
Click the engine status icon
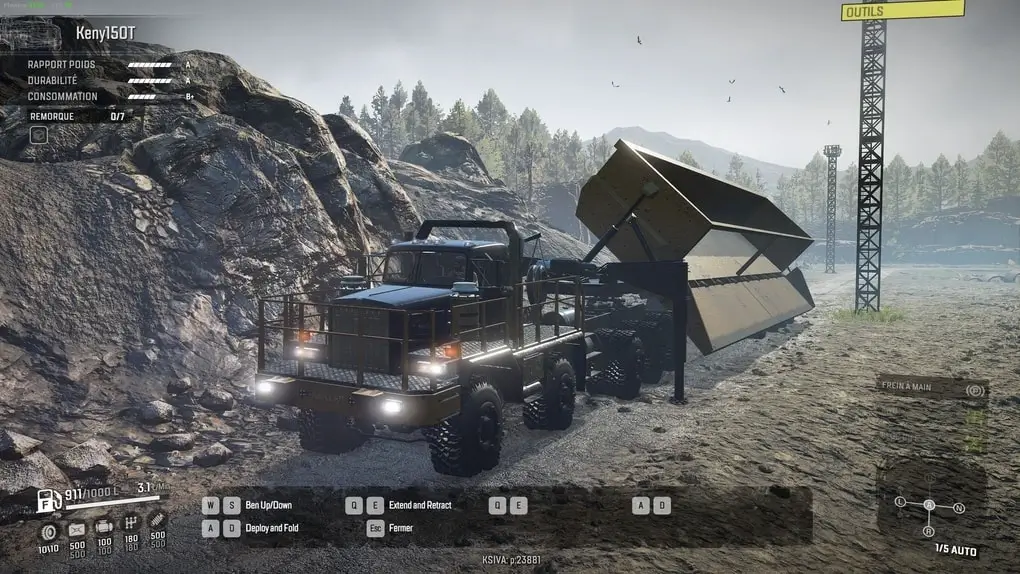click(104, 527)
